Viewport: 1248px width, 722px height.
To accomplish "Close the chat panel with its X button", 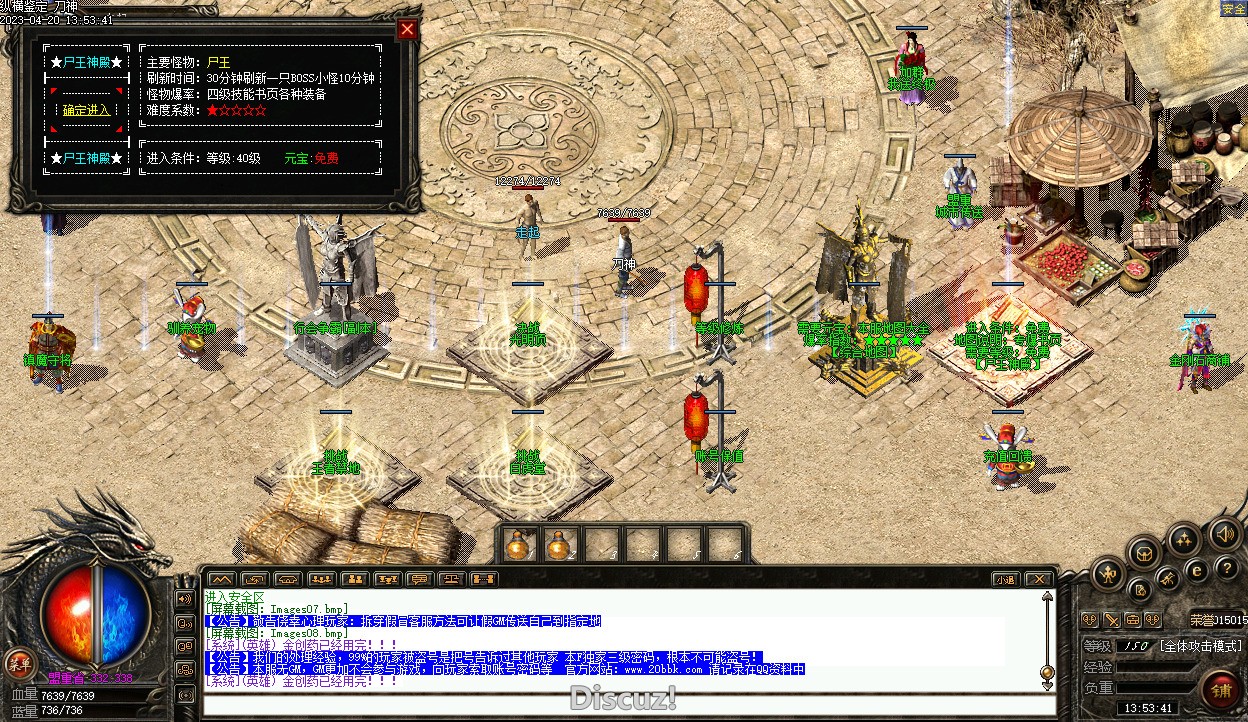I will coord(1039,579).
